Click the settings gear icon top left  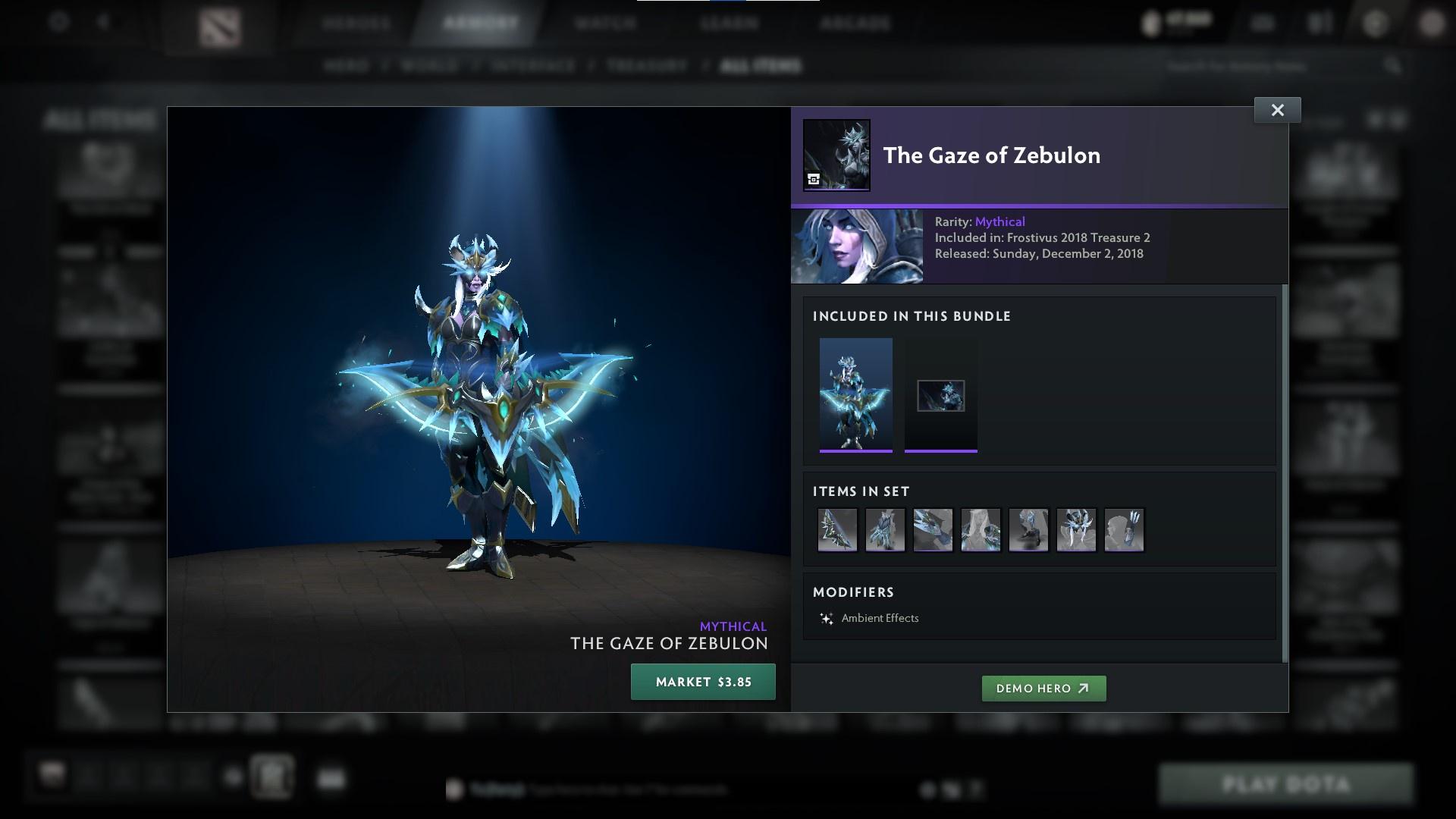coord(58,22)
